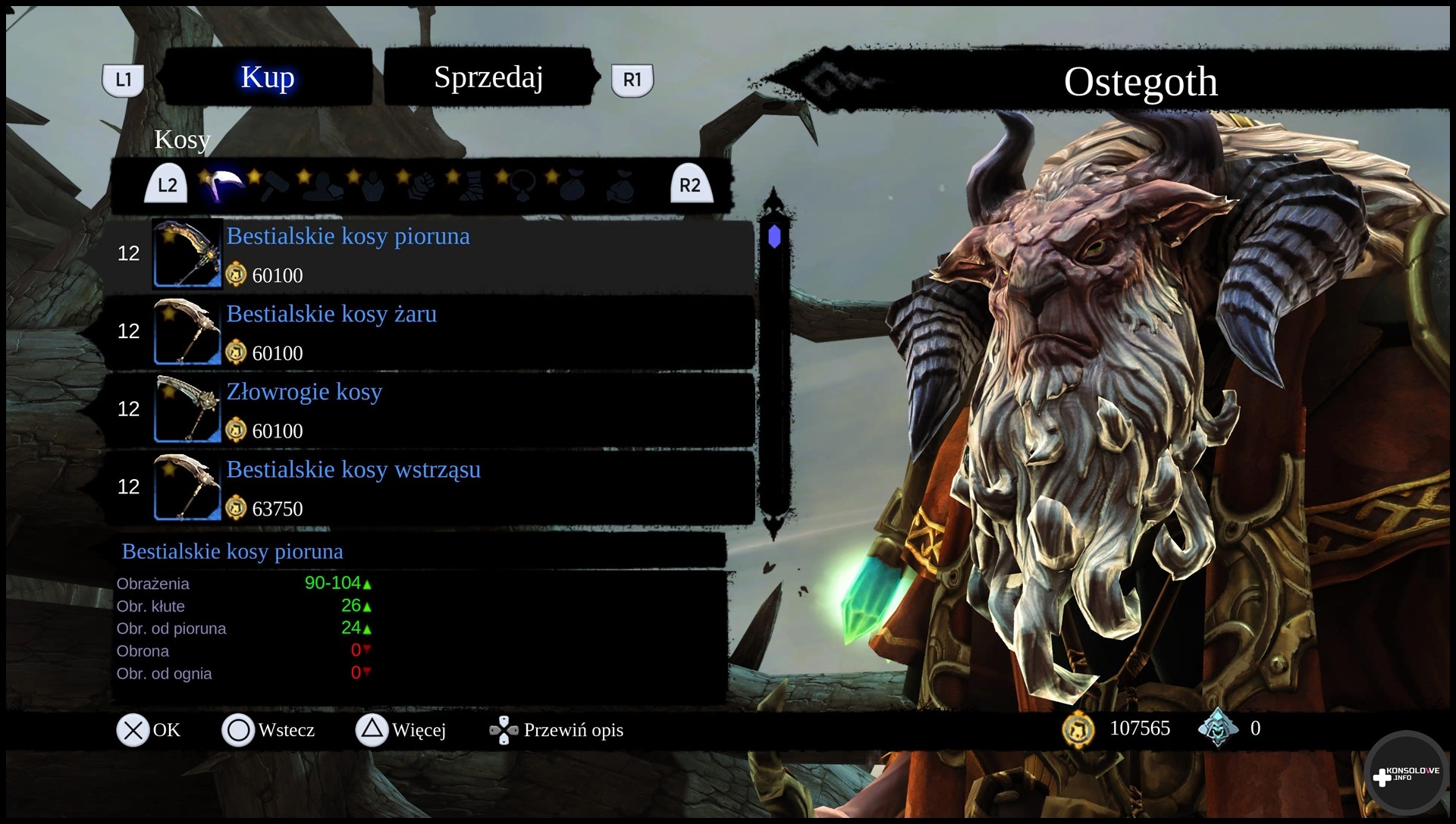Click the blue scrollbar handle in the item list
This screenshot has height=824, width=1456.
(x=774, y=237)
